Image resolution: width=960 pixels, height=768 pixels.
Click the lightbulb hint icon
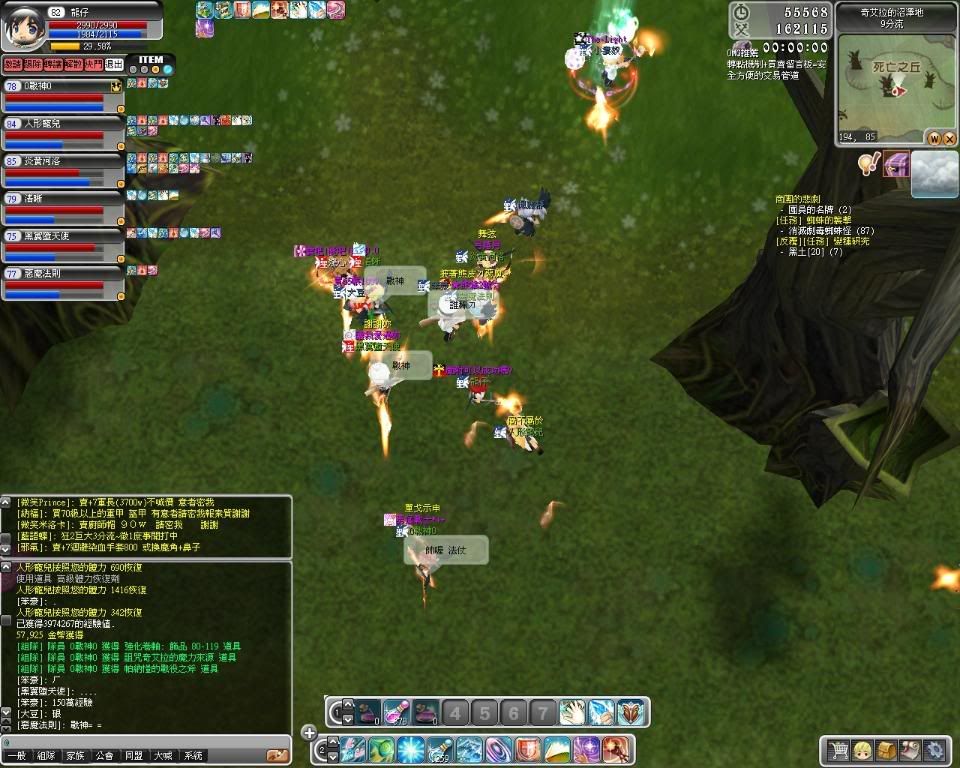870,164
